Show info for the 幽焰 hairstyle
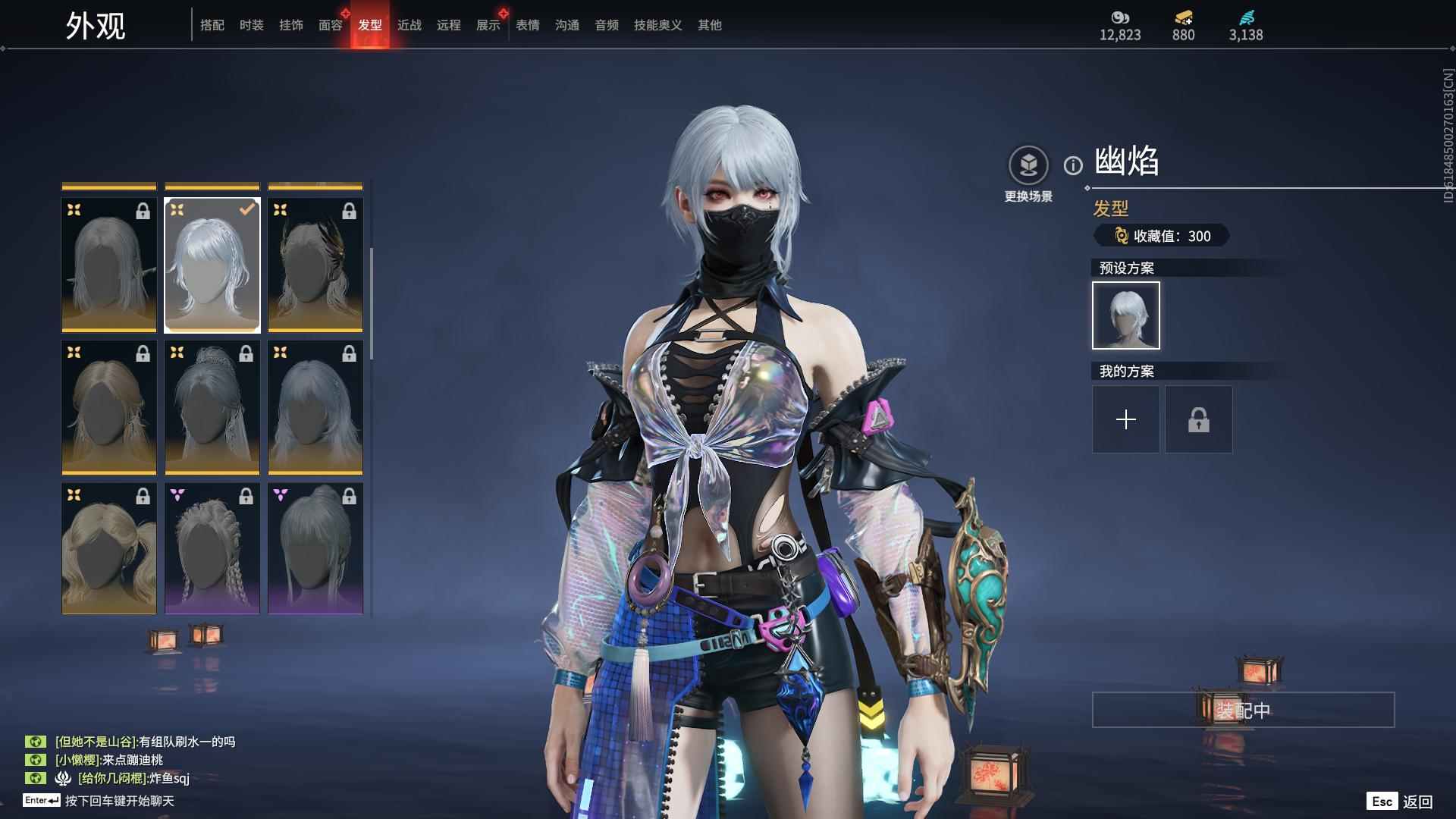1456x819 pixels. pos(1073,165)
